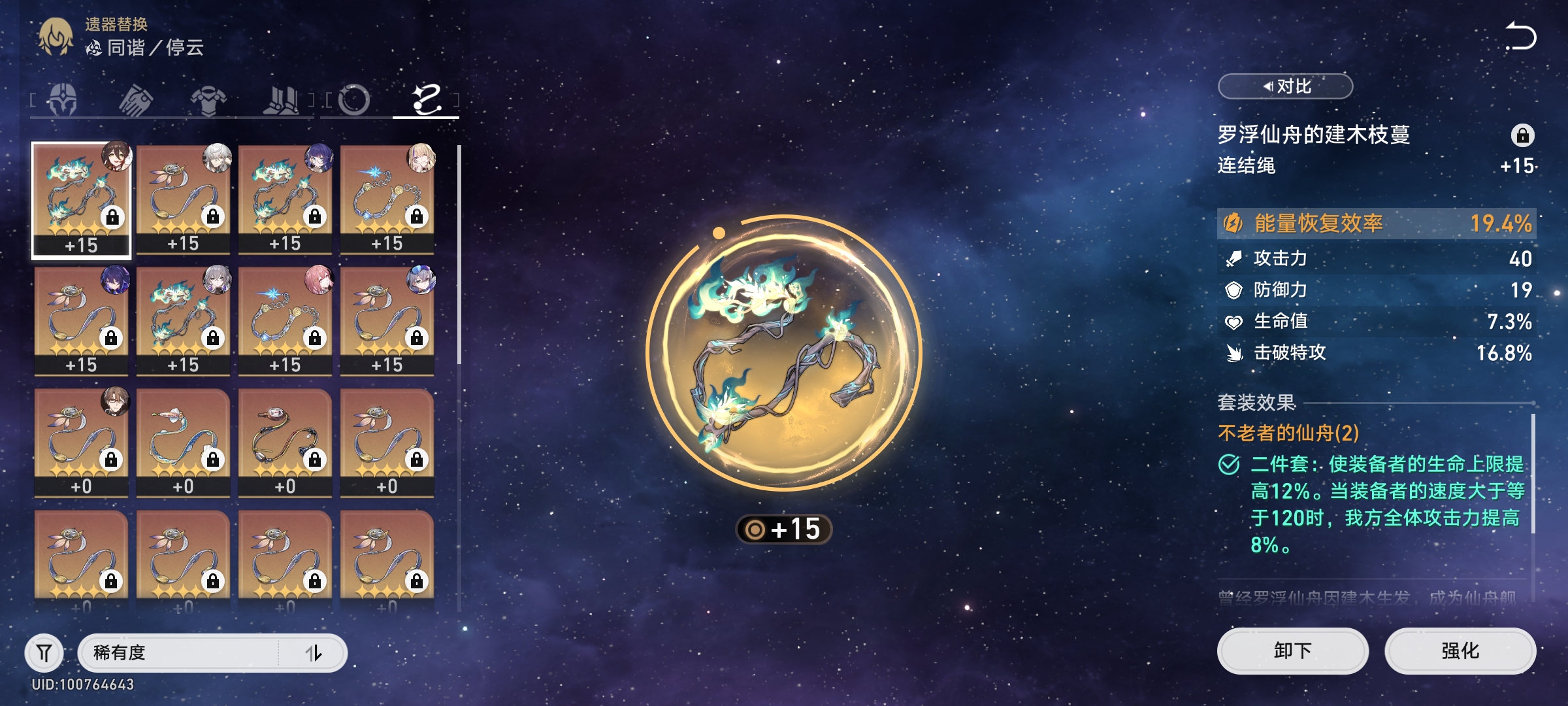1568x706 pixels.
Task: Pick the +15 rope worn by pink-haired character
Action: 285,320
